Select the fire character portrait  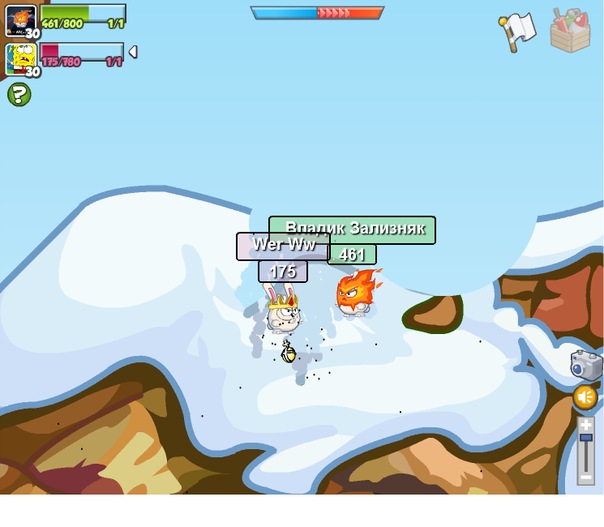(21, 19)
